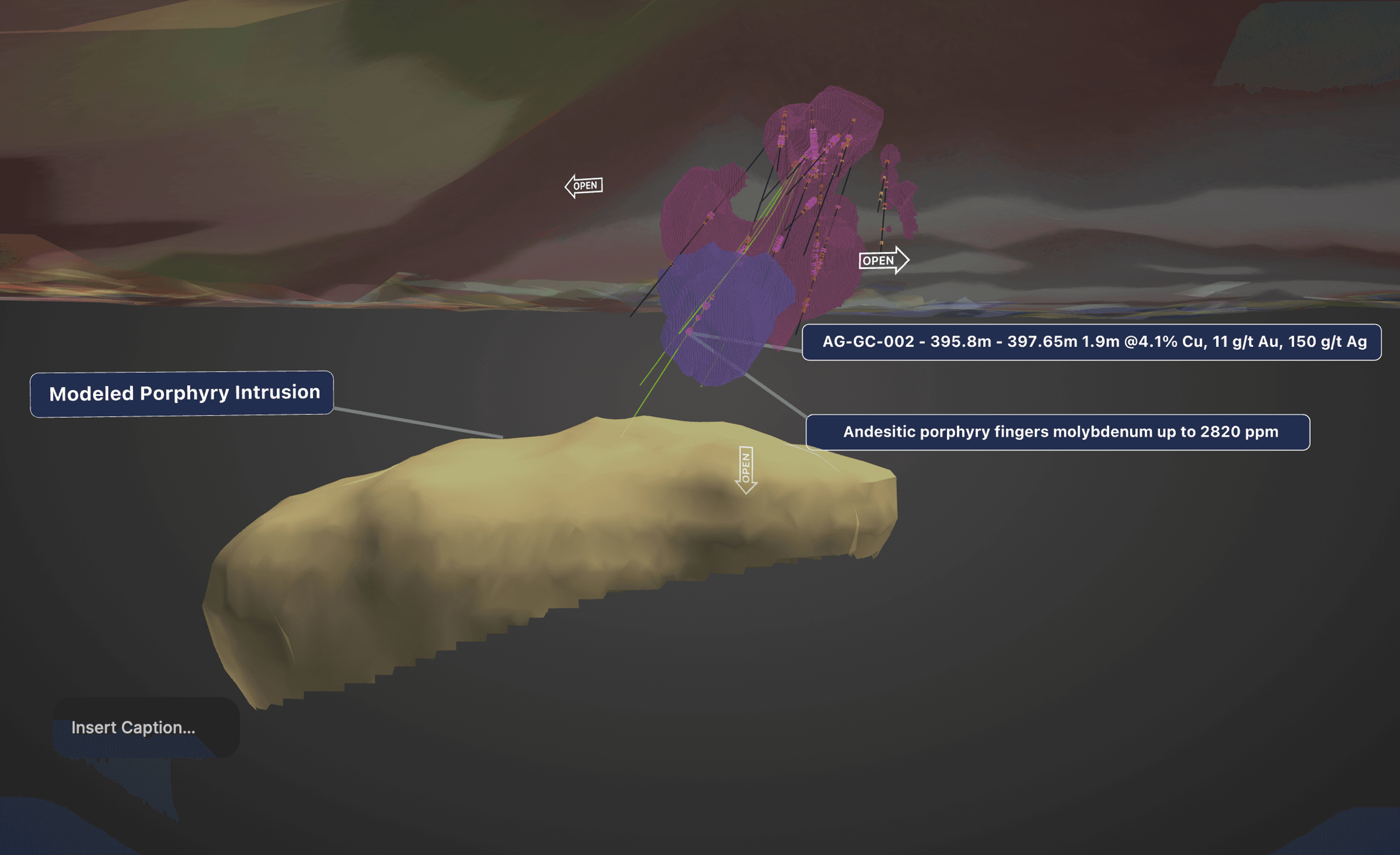Click the right-pointing OPEN arrow marker
1400x855 pixels.
click(883, 261)
